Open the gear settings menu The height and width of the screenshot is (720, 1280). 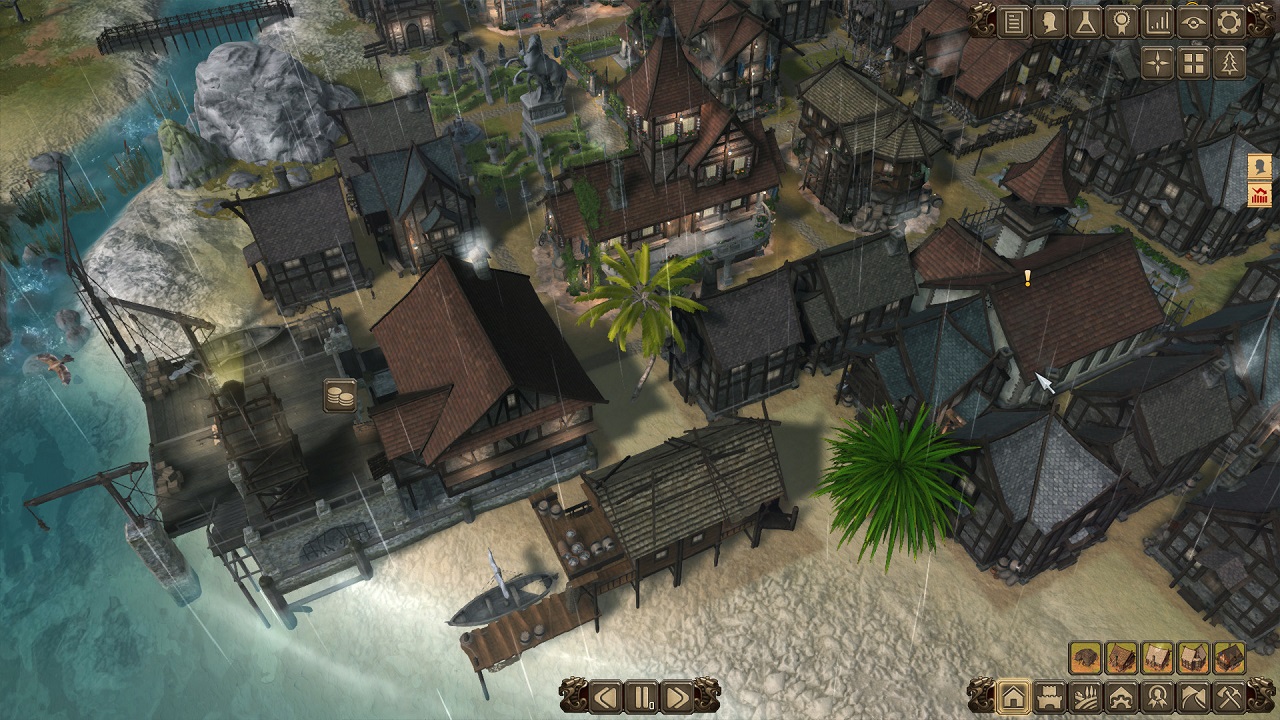1229,22
